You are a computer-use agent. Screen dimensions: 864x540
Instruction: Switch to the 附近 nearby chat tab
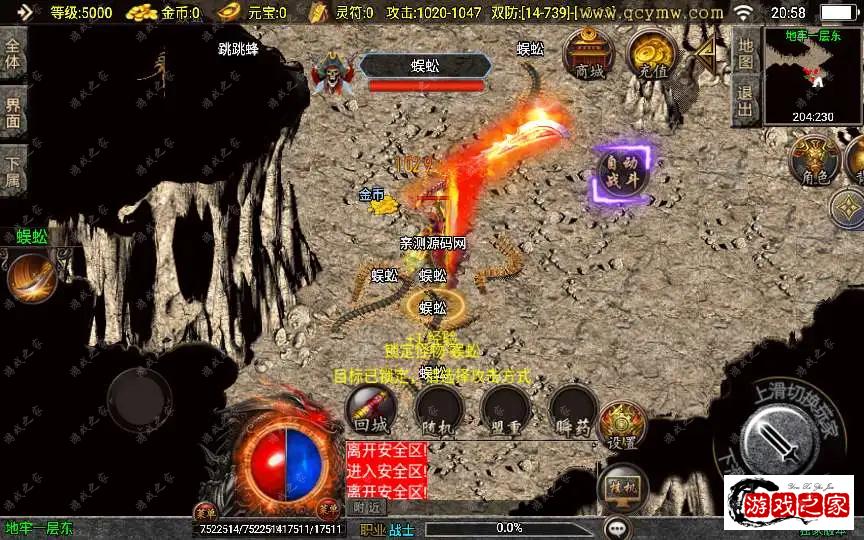tap(368, 507)
